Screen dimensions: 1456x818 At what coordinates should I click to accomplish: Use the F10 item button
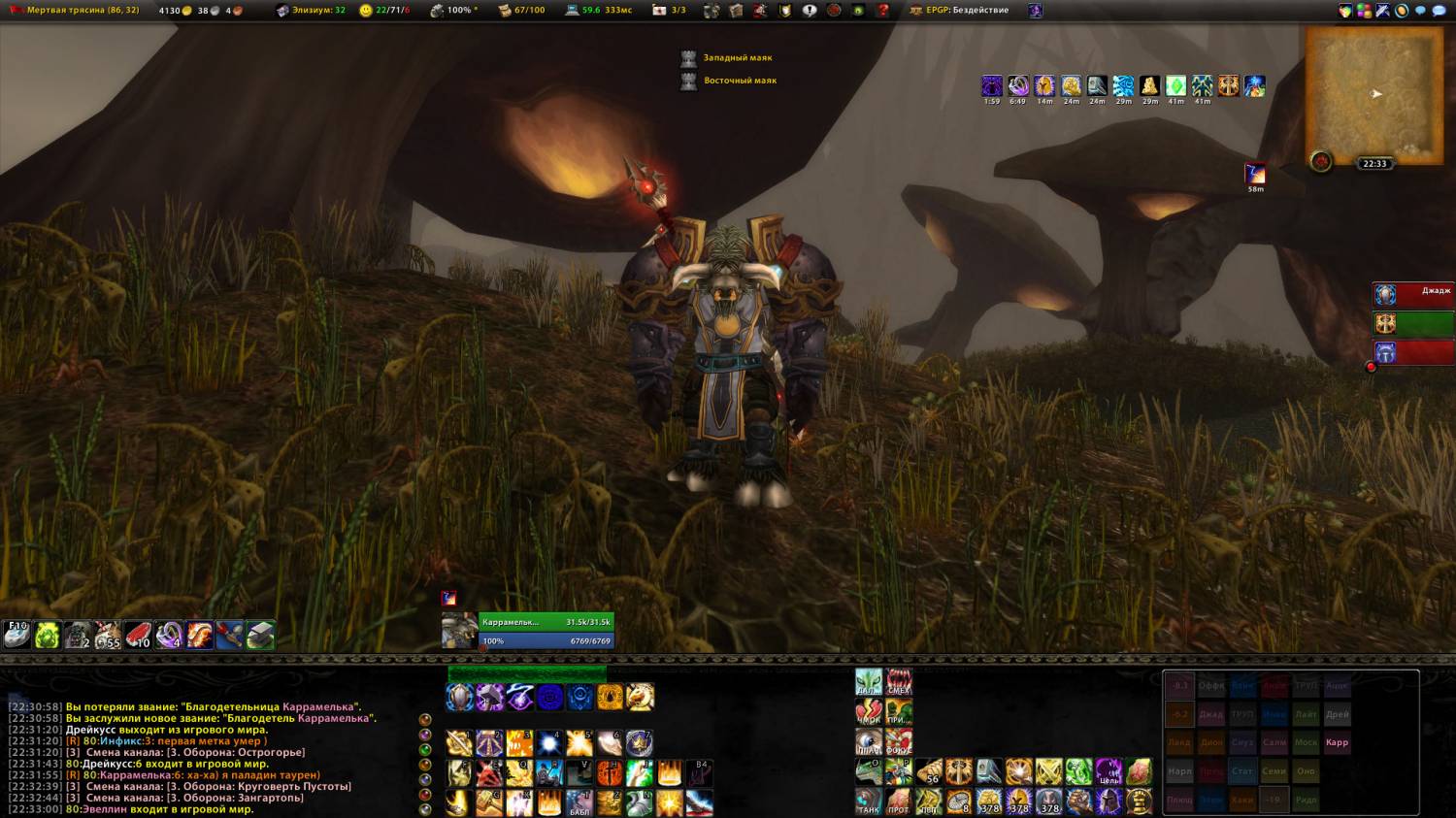(x=17, y=635)
